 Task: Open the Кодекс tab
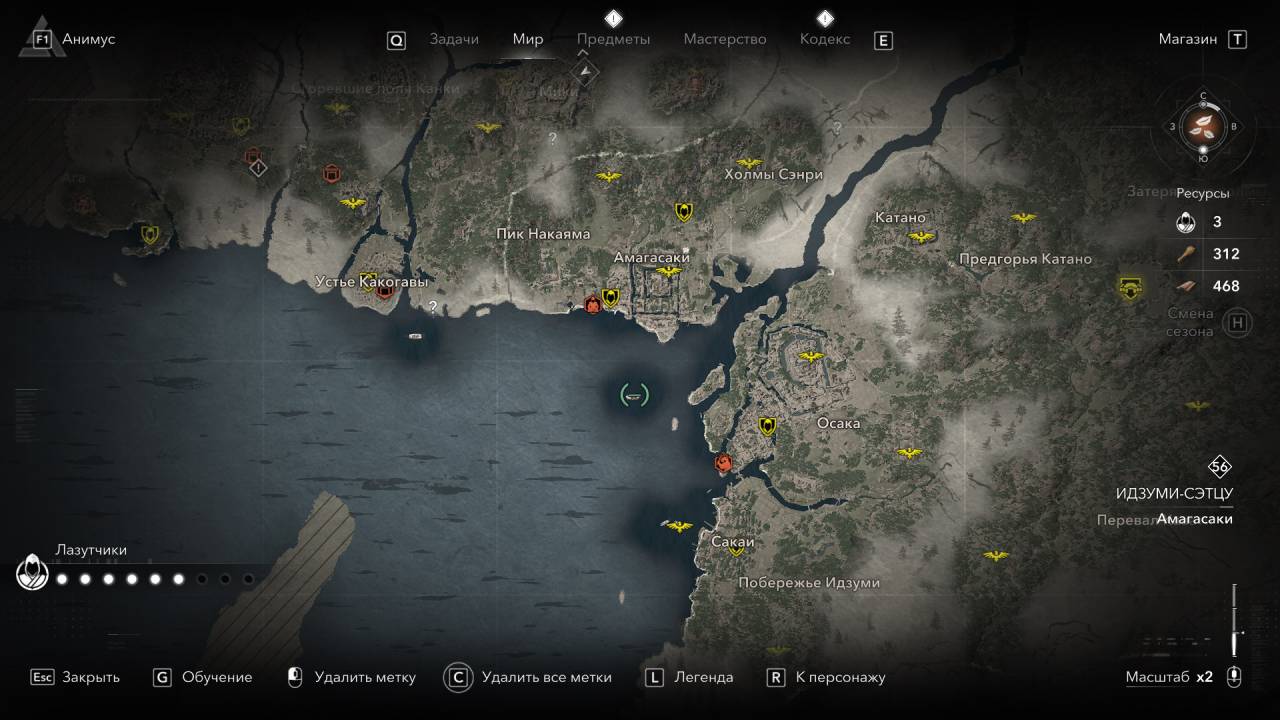825,39
